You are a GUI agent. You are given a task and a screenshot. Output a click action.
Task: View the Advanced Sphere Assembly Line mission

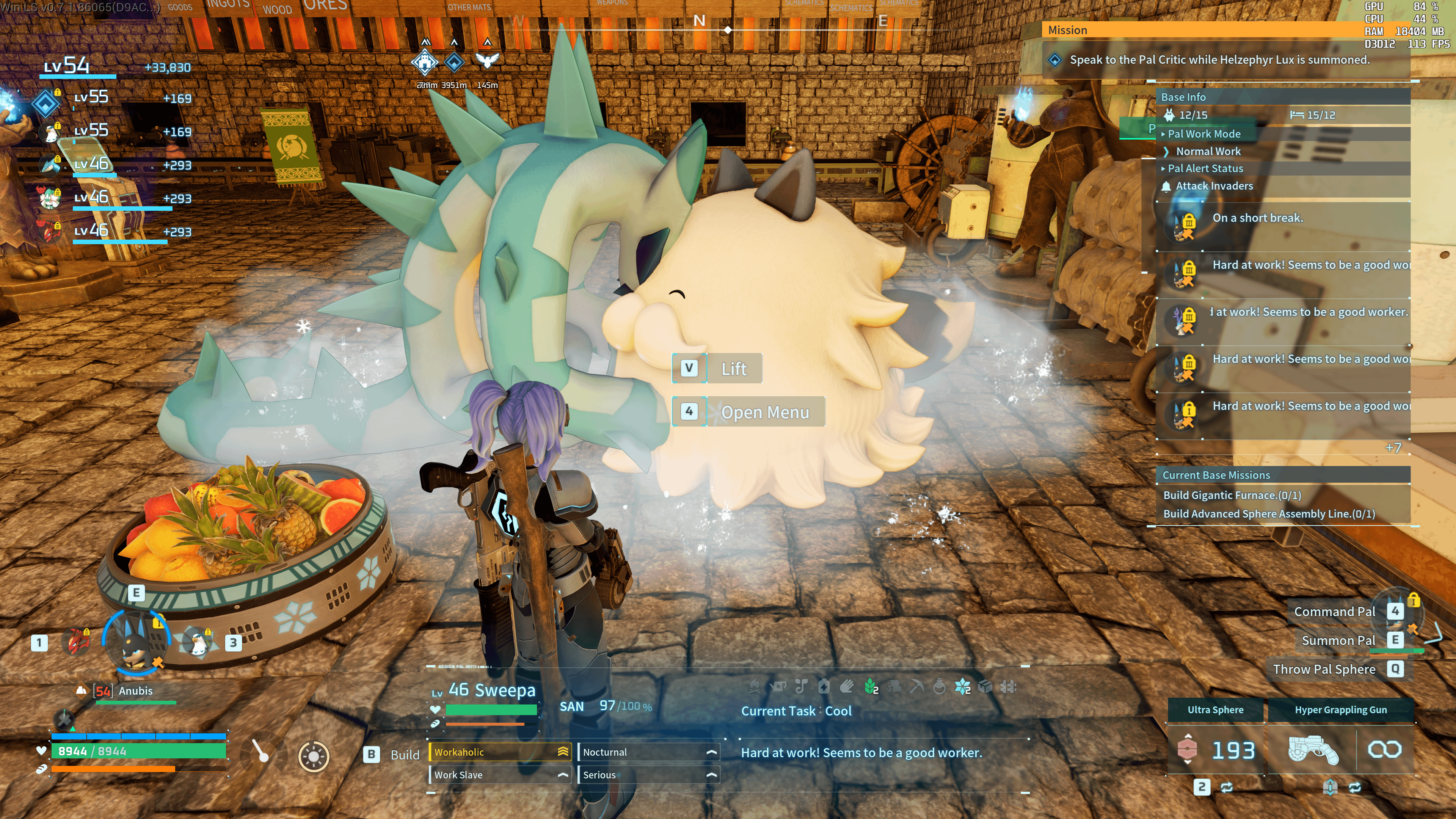1268,514
